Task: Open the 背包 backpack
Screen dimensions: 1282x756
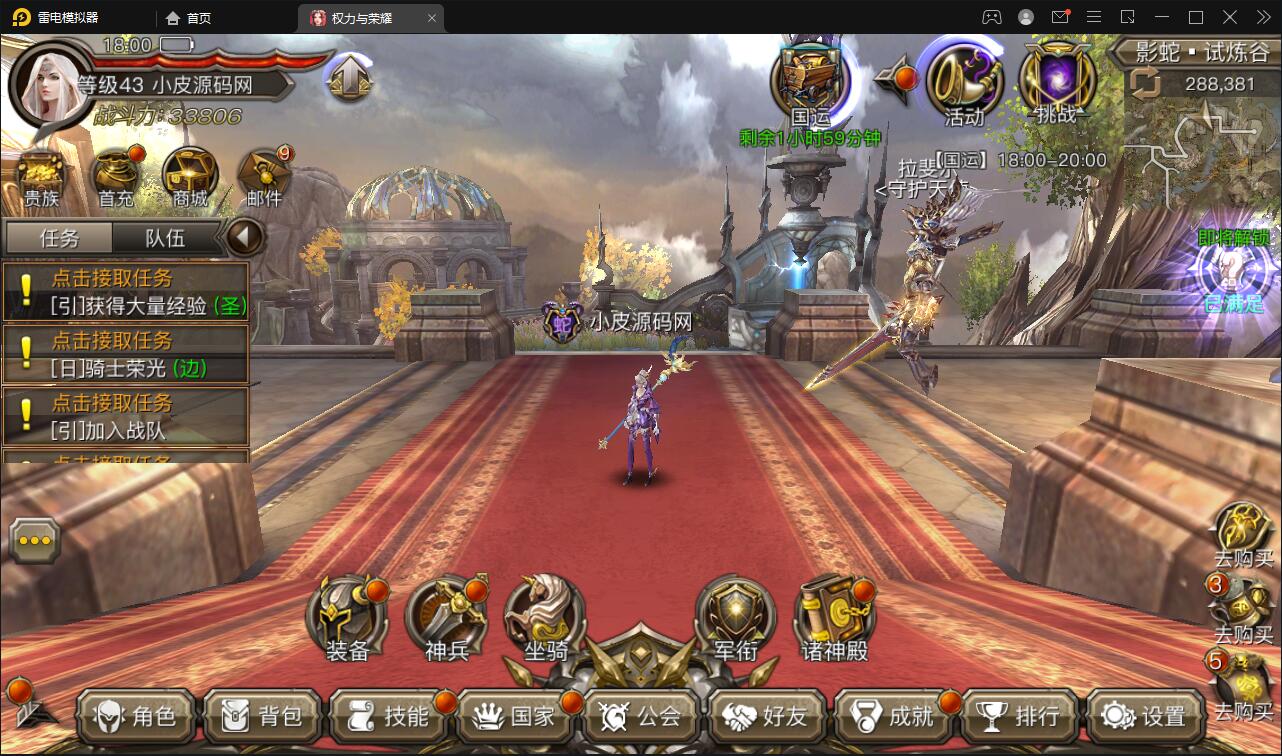Action: pyautogui.click(x=263, y=715)
